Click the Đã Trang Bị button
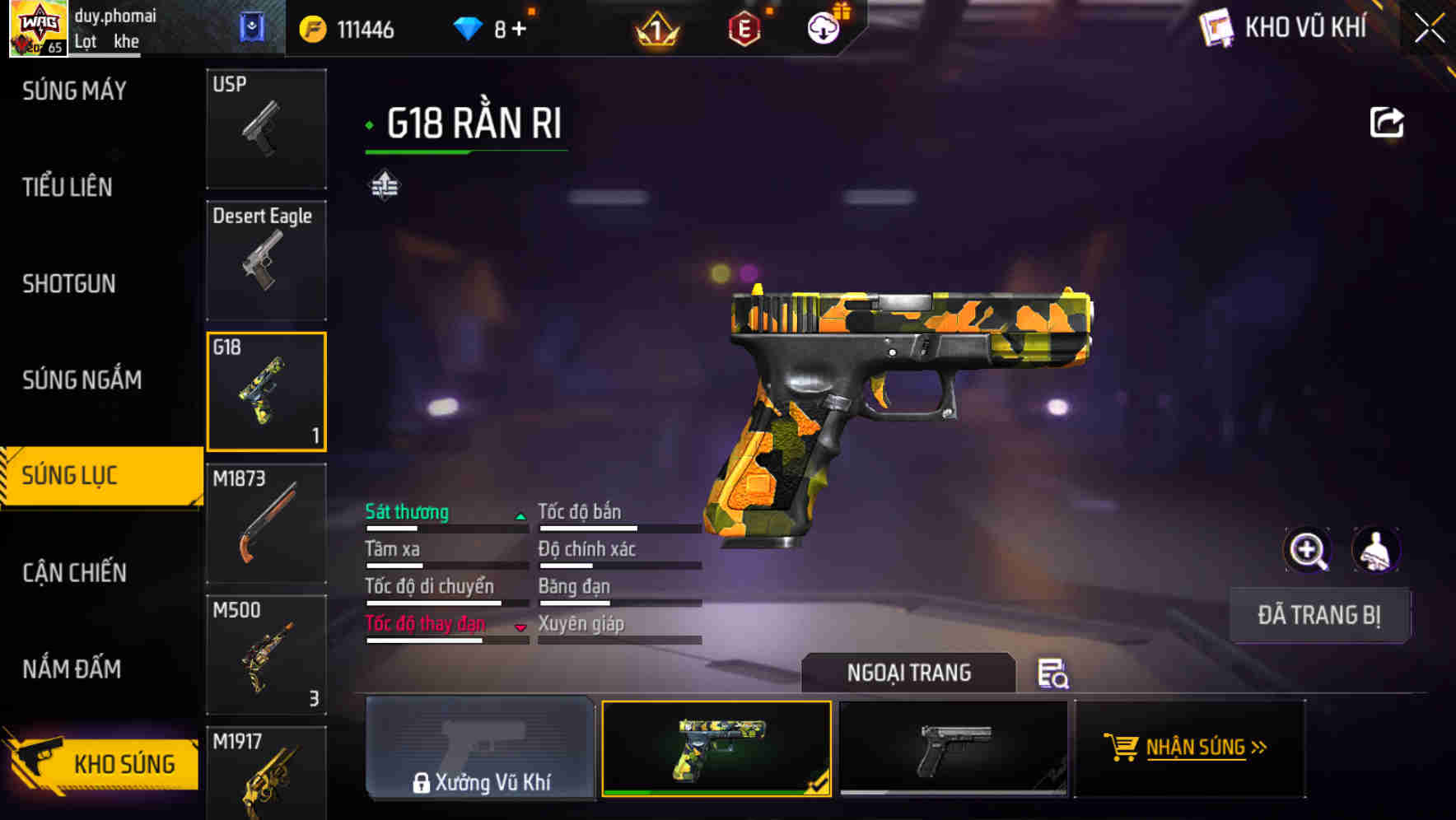The image size is (1456, 820). 1319,615
